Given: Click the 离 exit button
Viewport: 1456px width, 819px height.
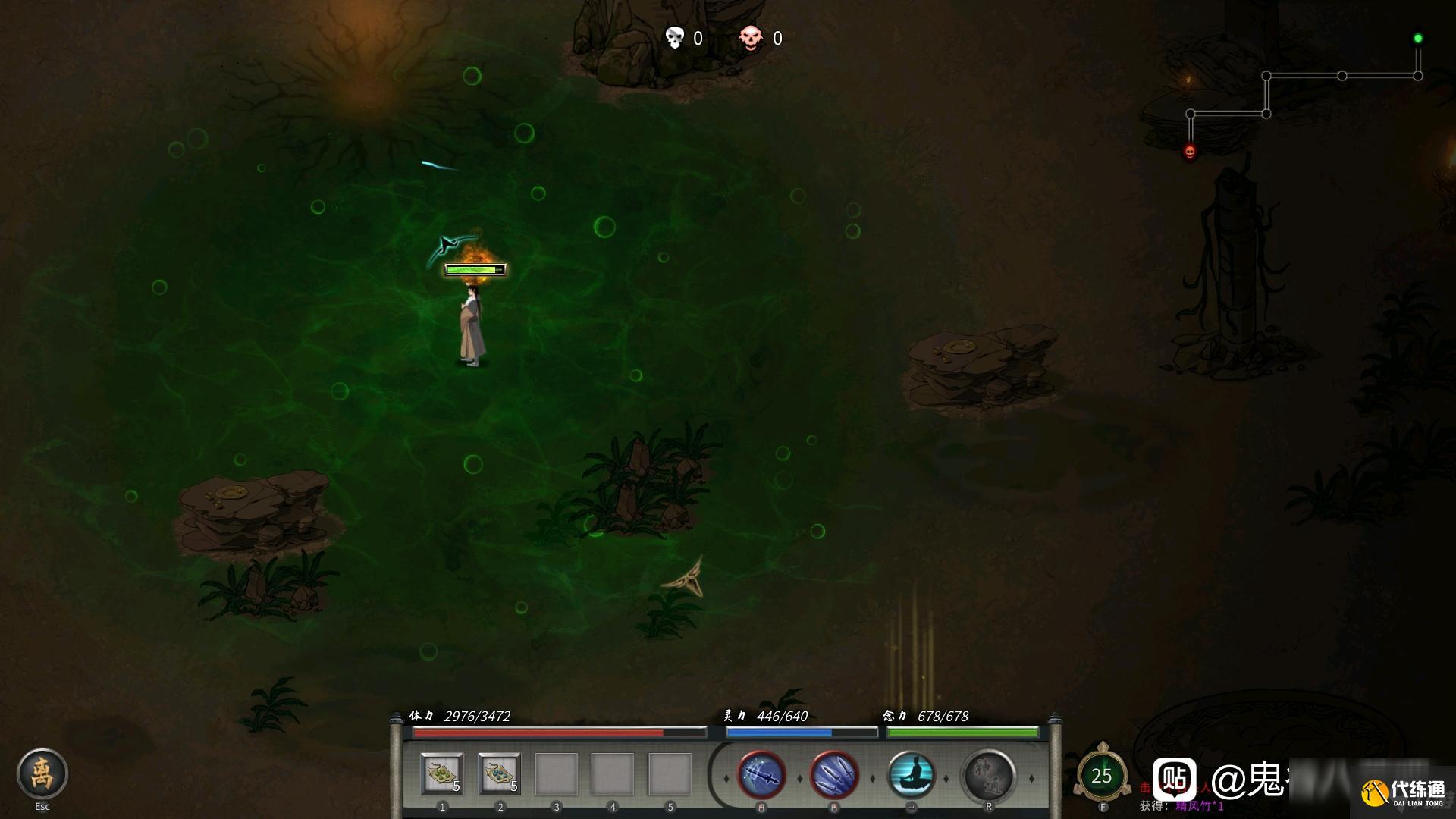Looking at the screenshot, I should pos(42,773).
